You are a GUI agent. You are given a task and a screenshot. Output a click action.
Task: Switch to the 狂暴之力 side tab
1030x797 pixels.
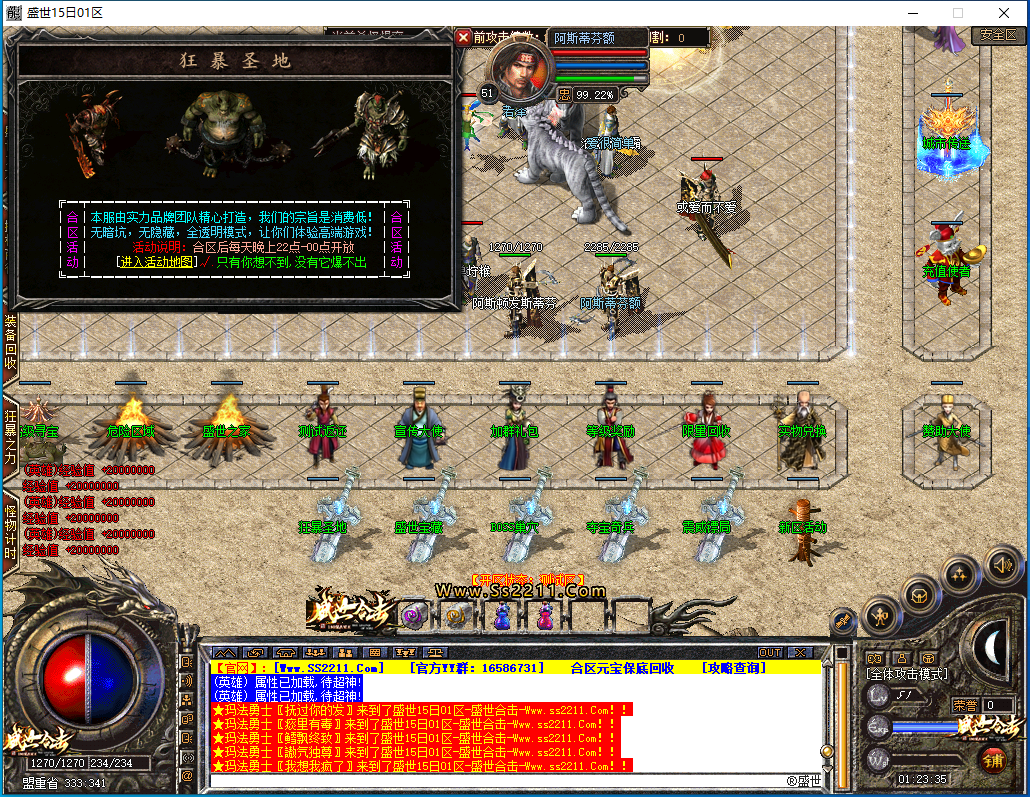pyautogui.click(x=11, y=435)
